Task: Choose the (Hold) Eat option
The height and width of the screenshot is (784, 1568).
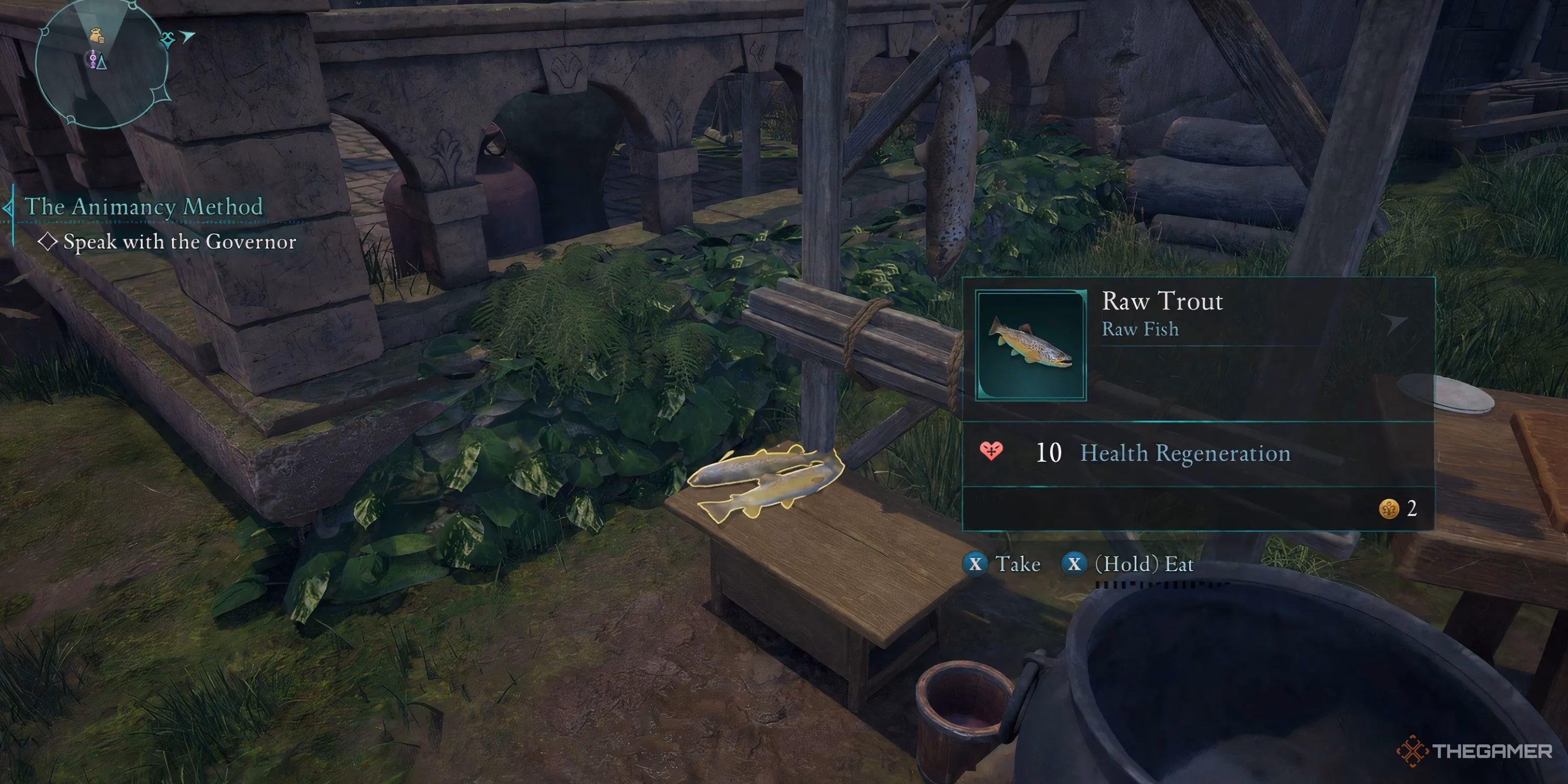Action: click(1143, 564)
